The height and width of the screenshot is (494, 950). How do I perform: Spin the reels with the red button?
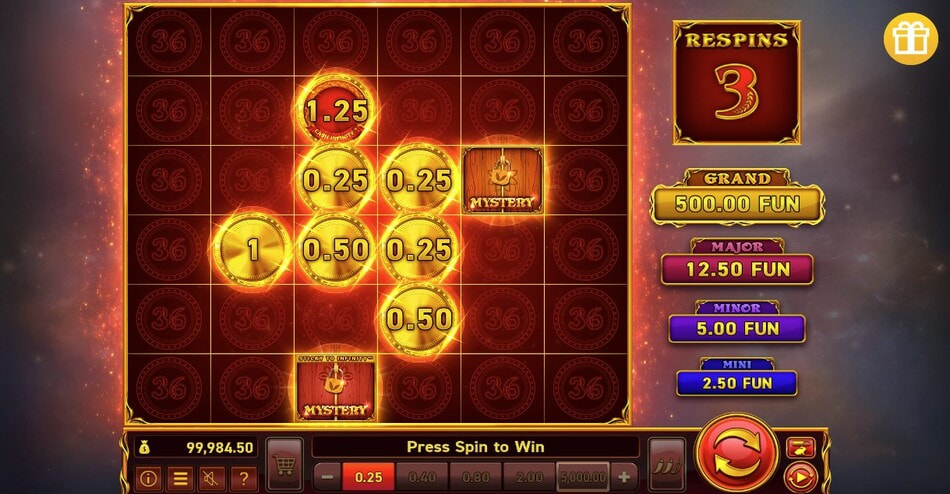click(737, 453)
